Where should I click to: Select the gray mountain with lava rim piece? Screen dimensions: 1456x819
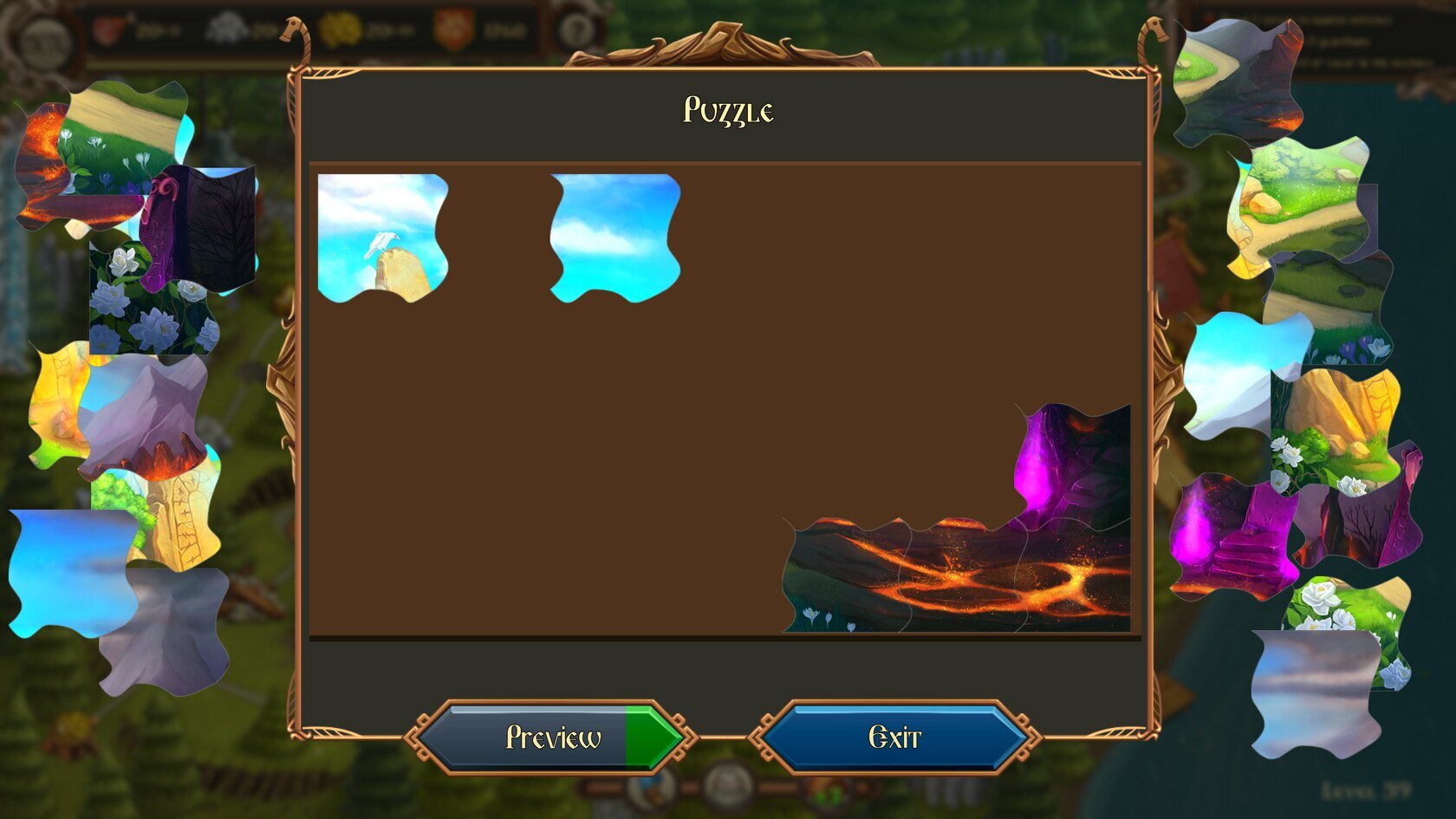pos(145,414)
